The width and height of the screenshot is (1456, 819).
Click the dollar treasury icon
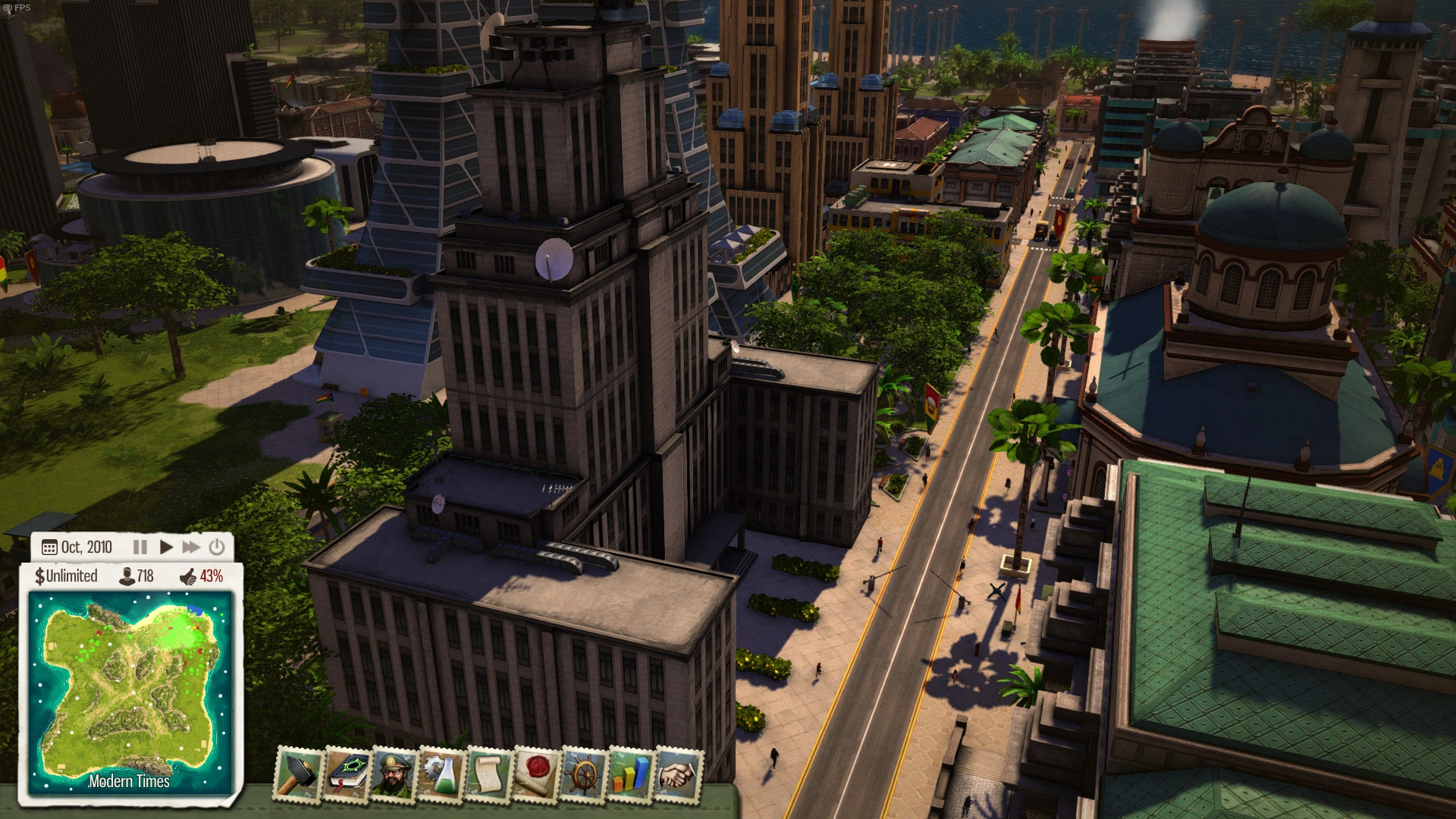(x=39, y=576)
